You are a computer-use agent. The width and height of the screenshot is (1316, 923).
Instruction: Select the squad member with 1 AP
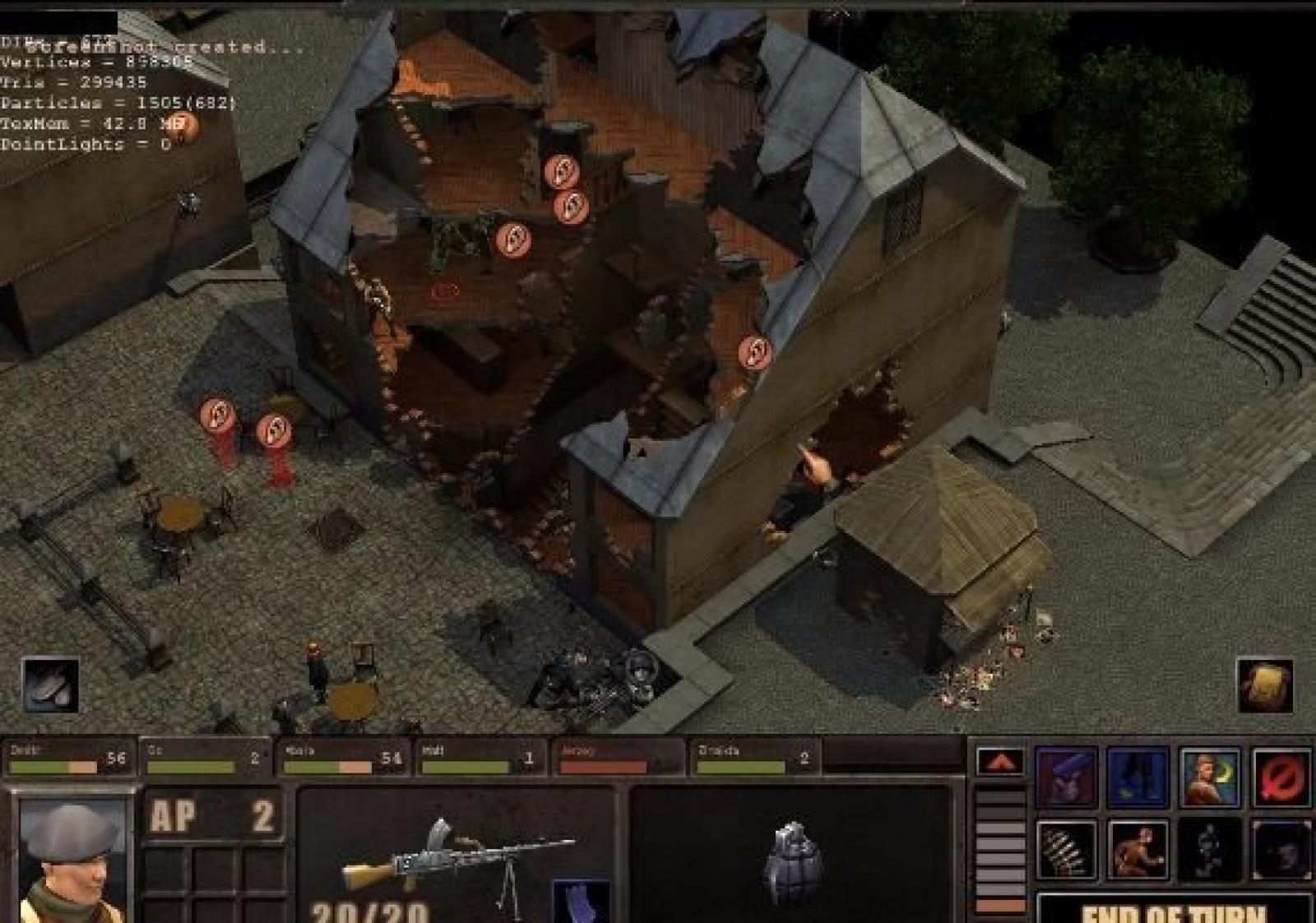tap(480, 758)
